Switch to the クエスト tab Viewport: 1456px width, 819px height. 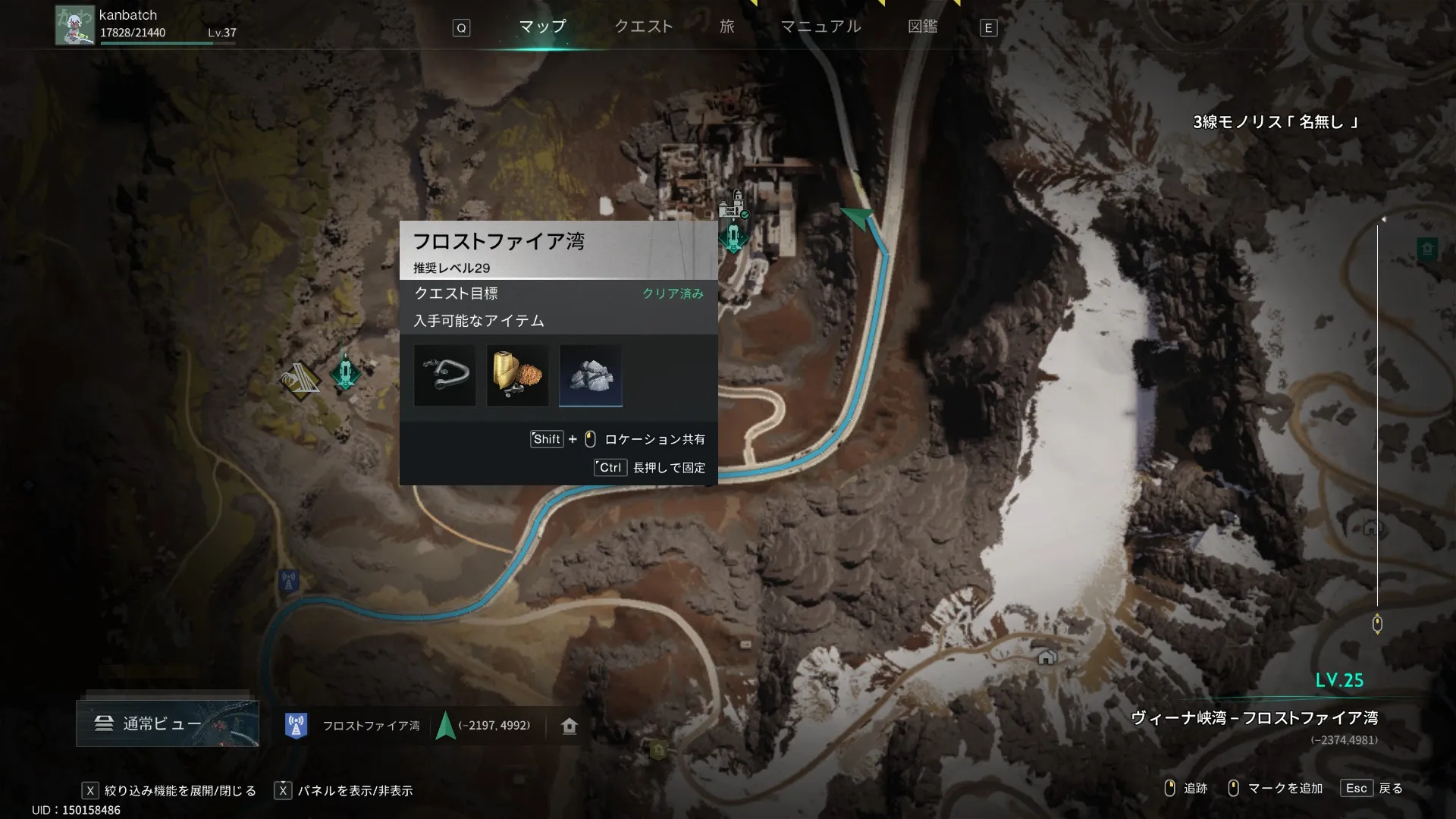[643, 27]
